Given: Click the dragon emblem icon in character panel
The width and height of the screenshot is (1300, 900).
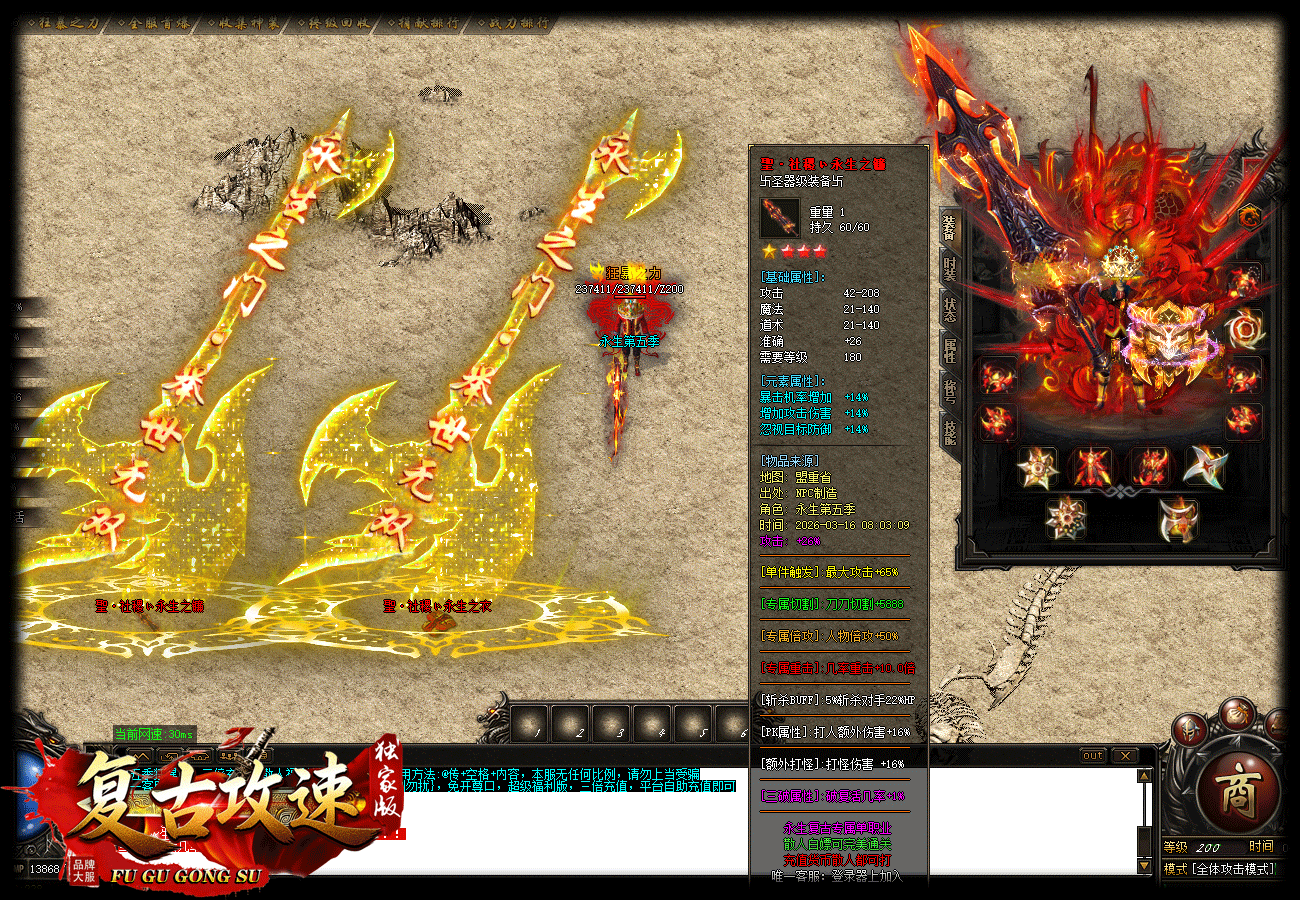Looking at the screenshot, I should coord(1249,216).
